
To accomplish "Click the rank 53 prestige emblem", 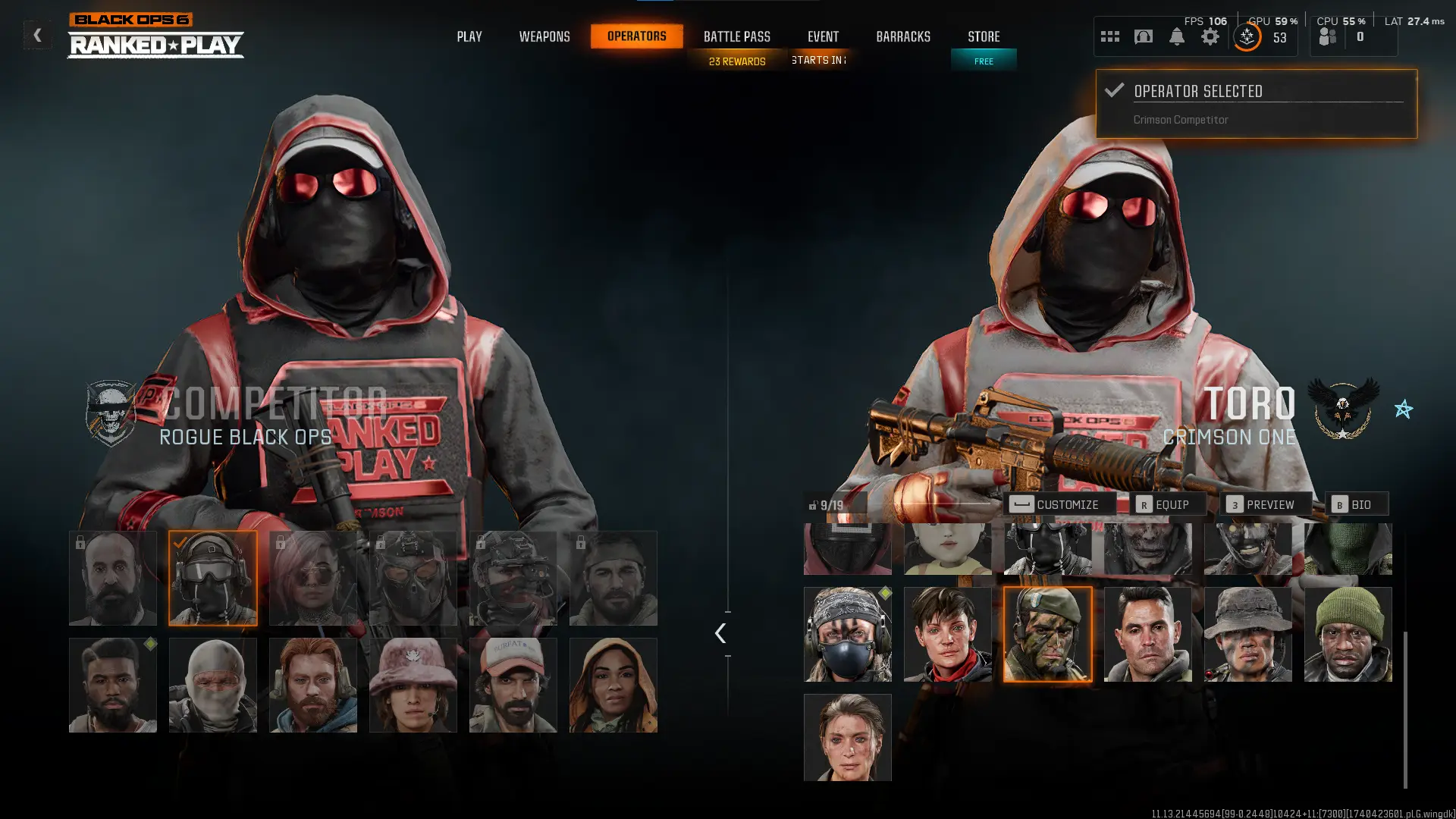I will (1246, 36).
